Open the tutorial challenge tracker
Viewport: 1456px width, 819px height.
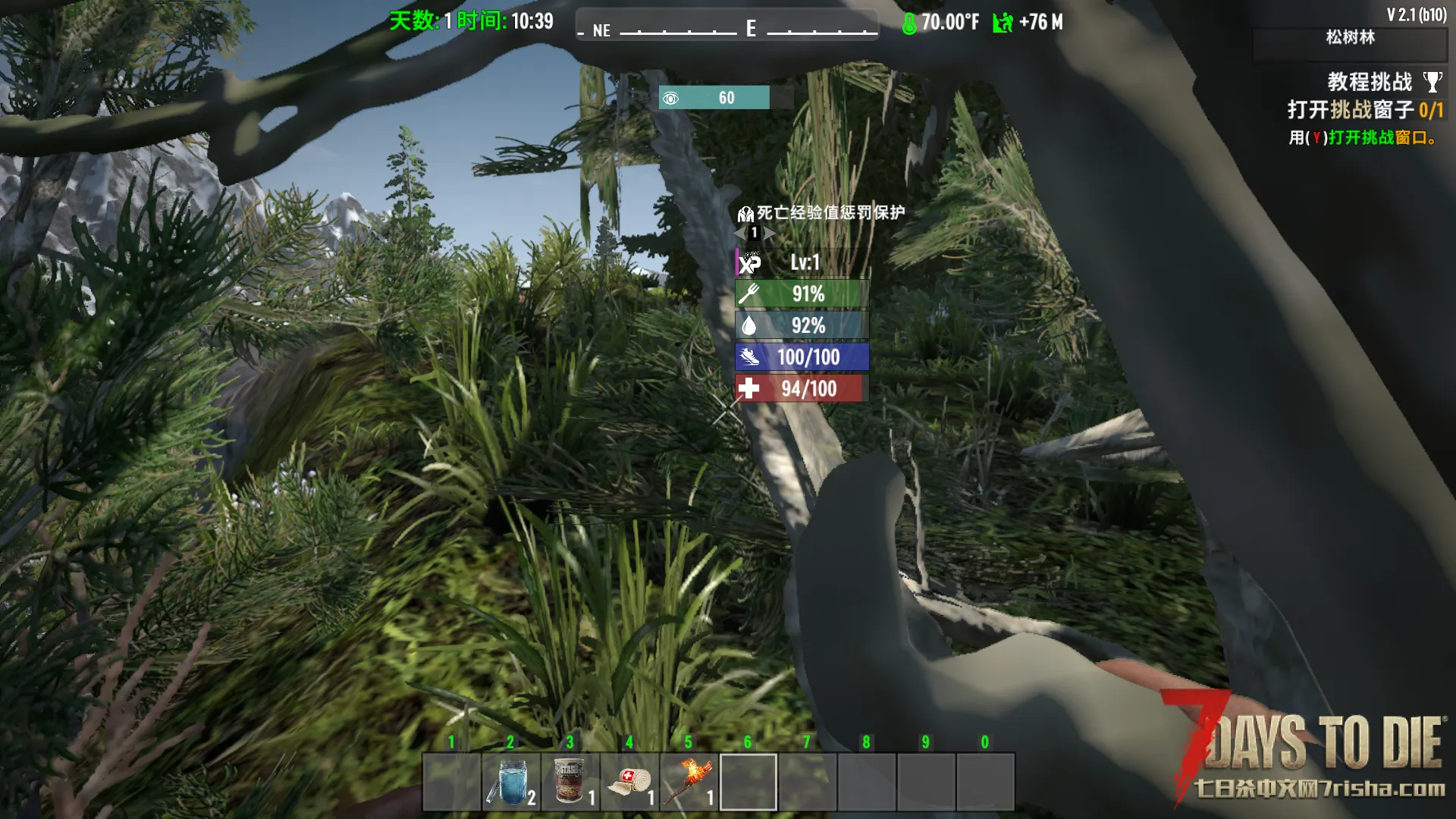tap(1369, 82)
